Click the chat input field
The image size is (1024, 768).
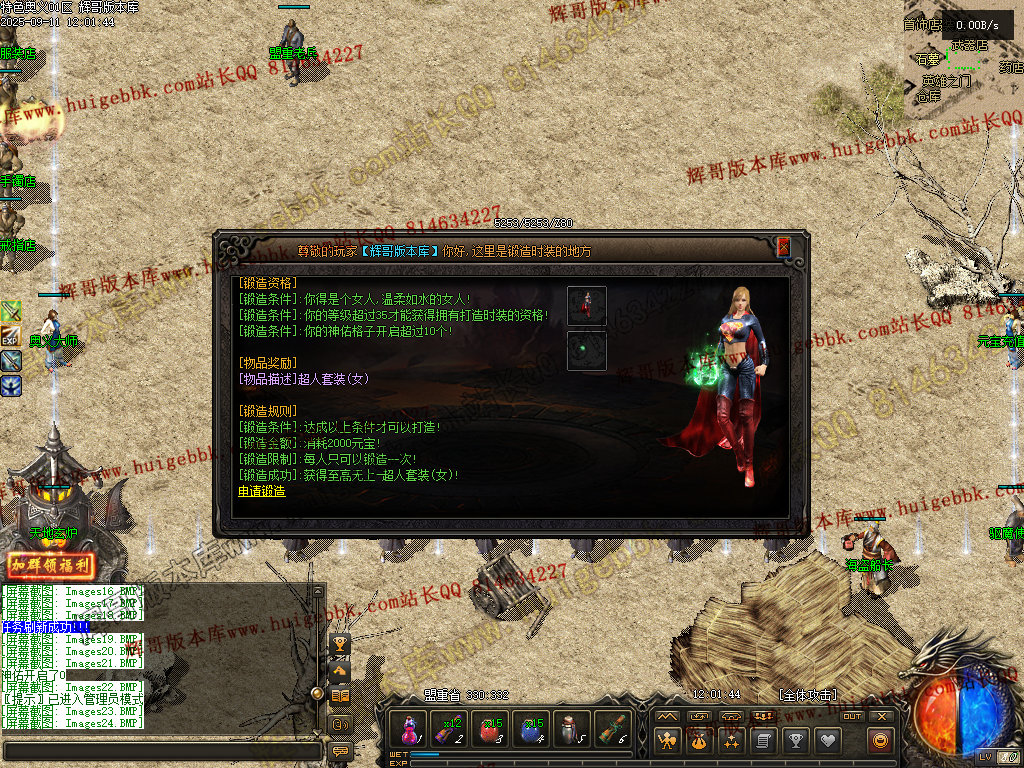click(x=162, y=750)
